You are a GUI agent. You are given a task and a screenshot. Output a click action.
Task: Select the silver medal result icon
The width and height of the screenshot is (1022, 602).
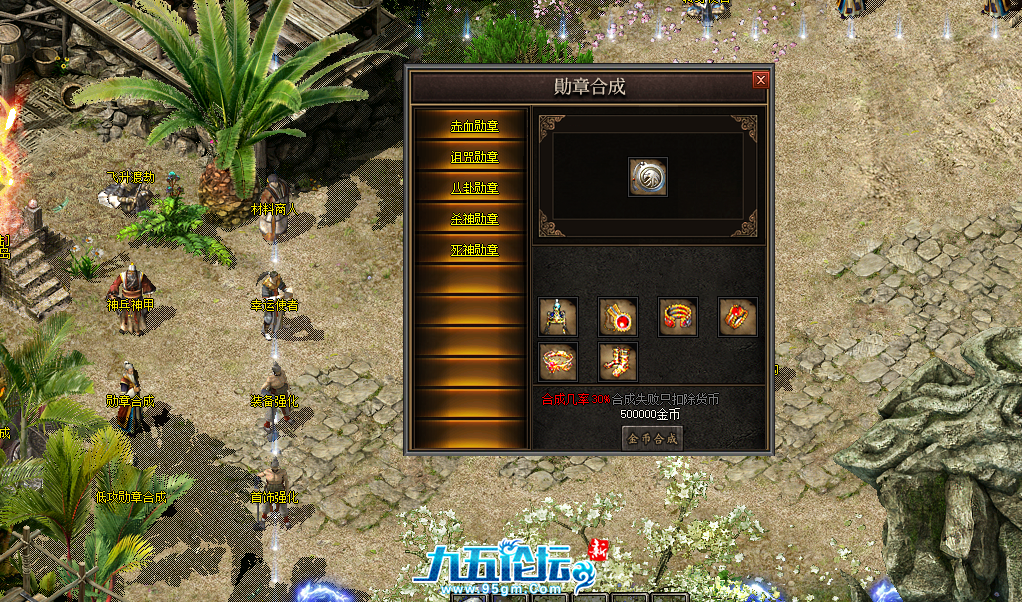point(648,177)
